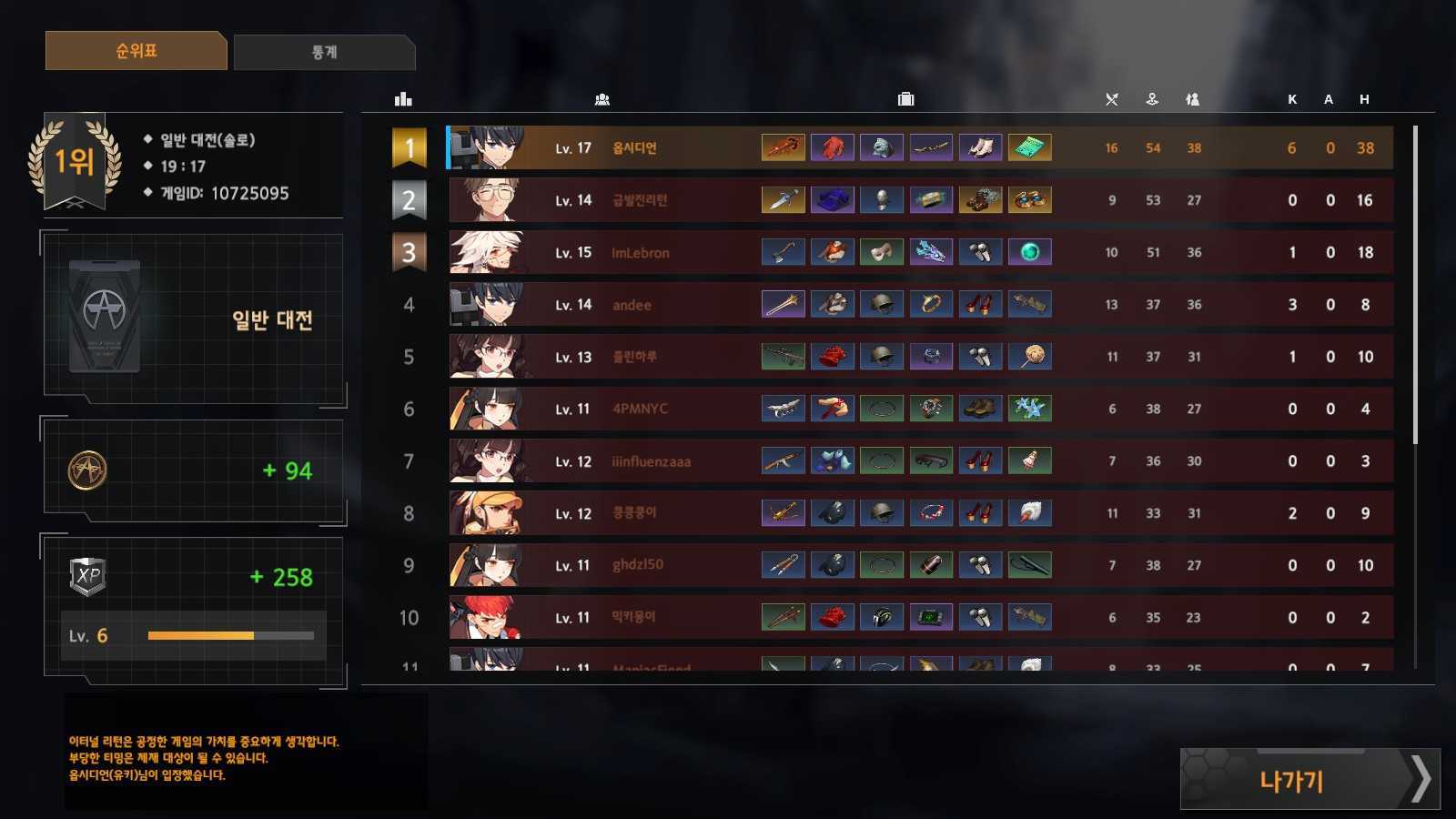Select the green orb item in ImLebron's row

[1030, 252]
